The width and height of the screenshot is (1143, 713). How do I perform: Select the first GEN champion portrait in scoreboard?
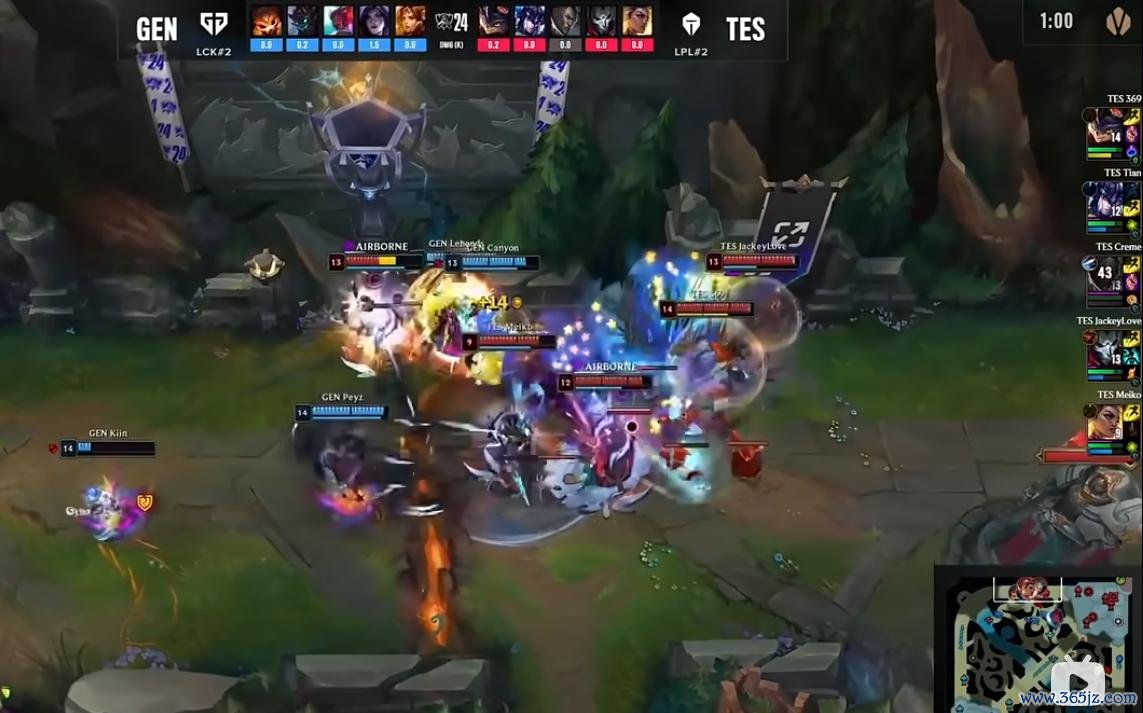[267, 20]
